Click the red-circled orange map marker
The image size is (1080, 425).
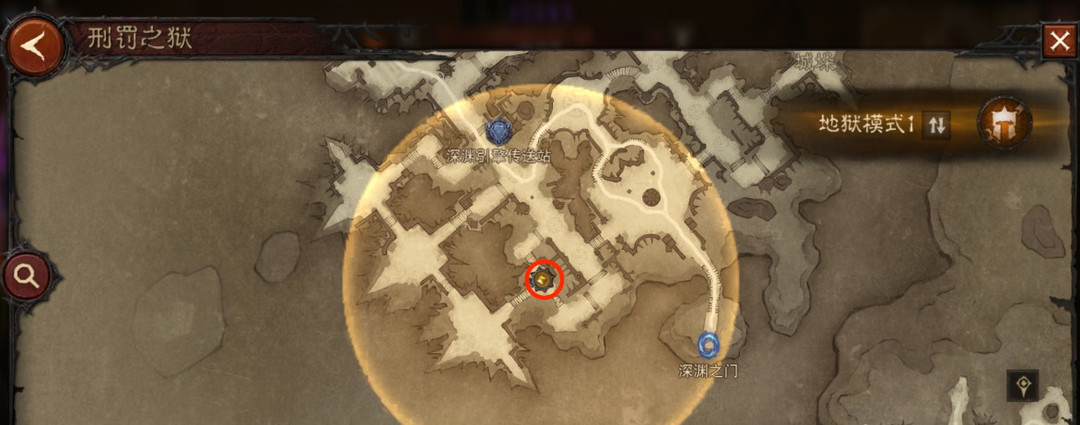coord(545,279)
